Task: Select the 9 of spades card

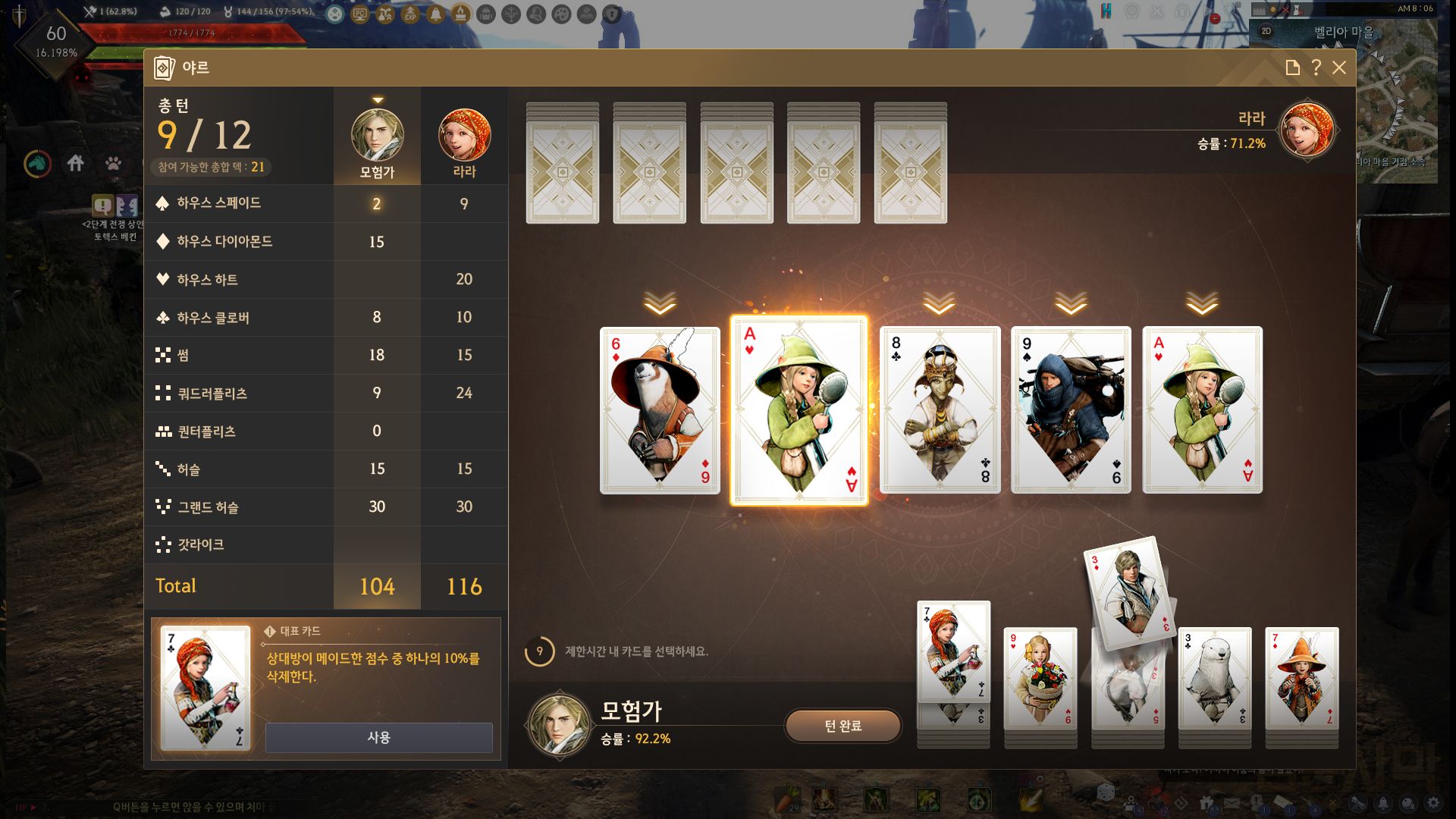Action: pos(1071,410)
